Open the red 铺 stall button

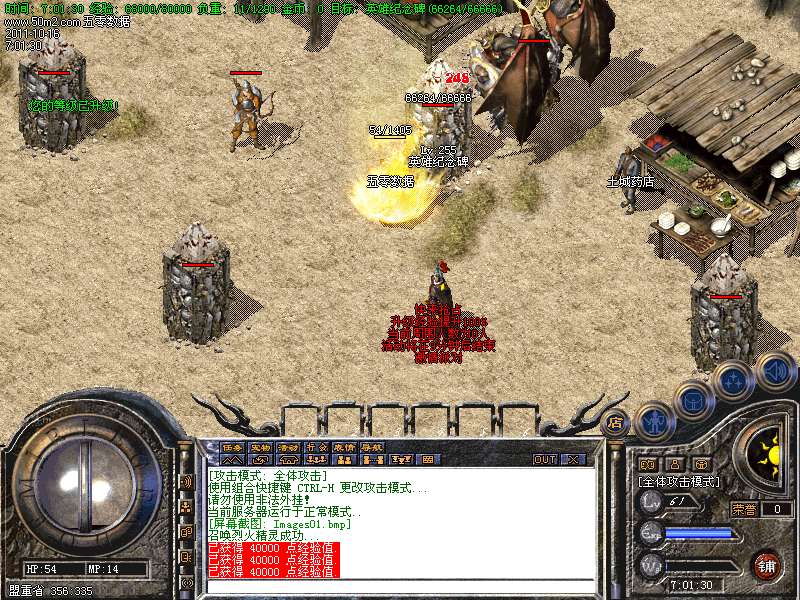click(767, 566)
